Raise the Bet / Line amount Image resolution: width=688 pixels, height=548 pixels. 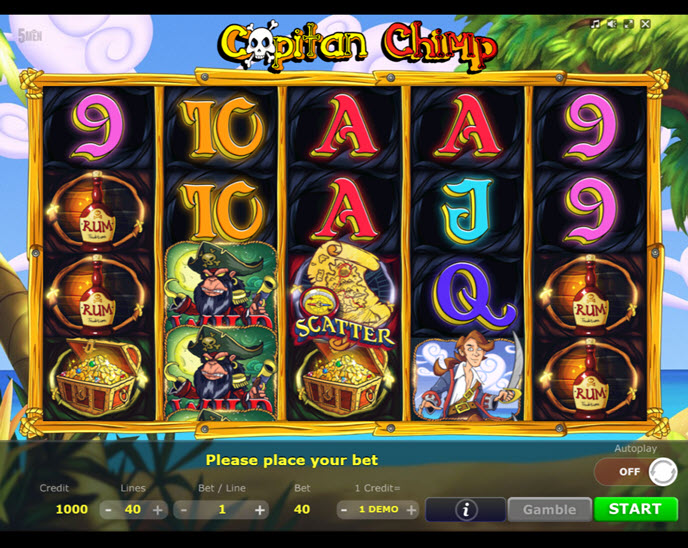(x=260, y=509)
